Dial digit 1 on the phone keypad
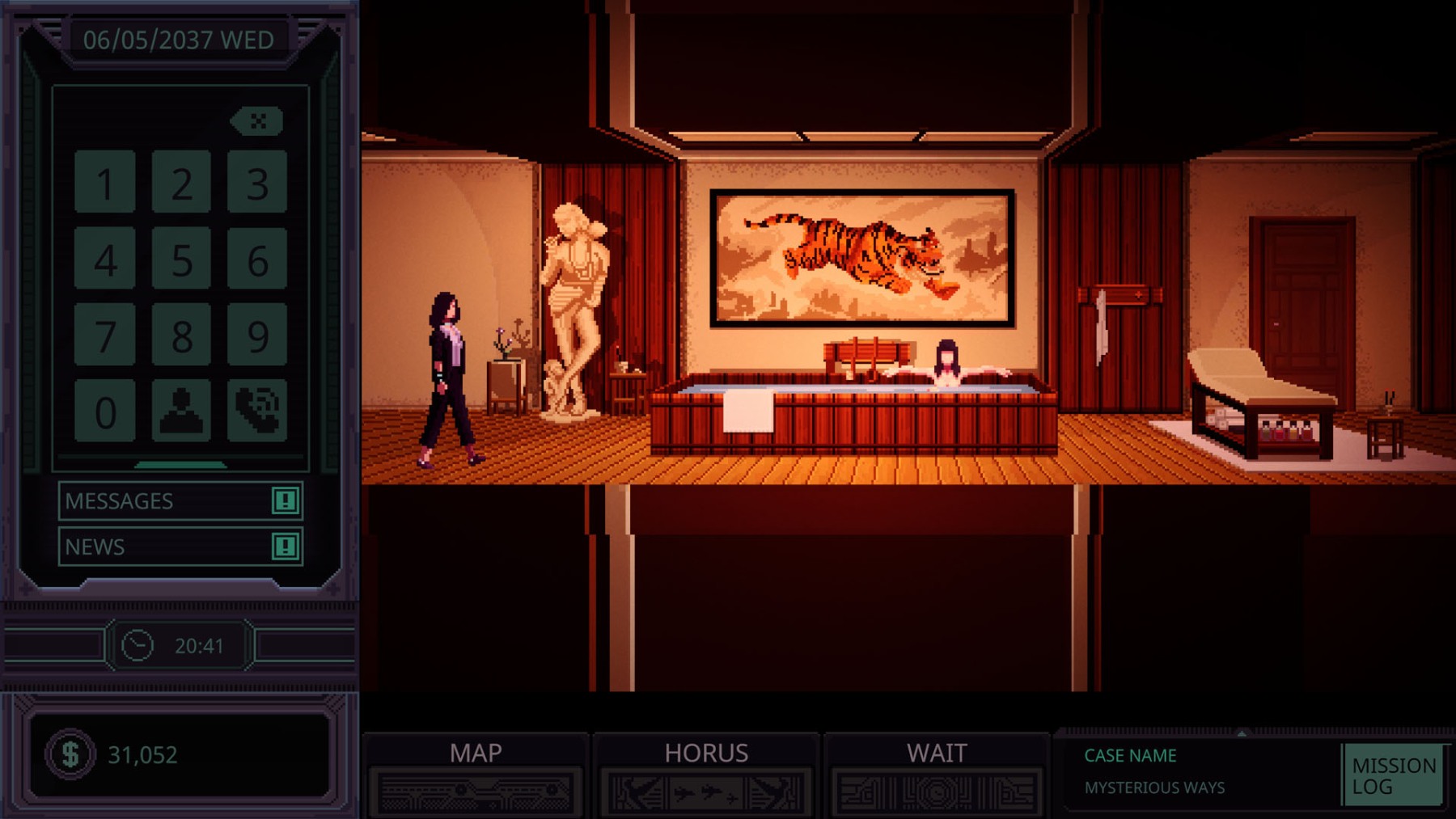This screenshot has height=819, width=1456. (105, 183)
